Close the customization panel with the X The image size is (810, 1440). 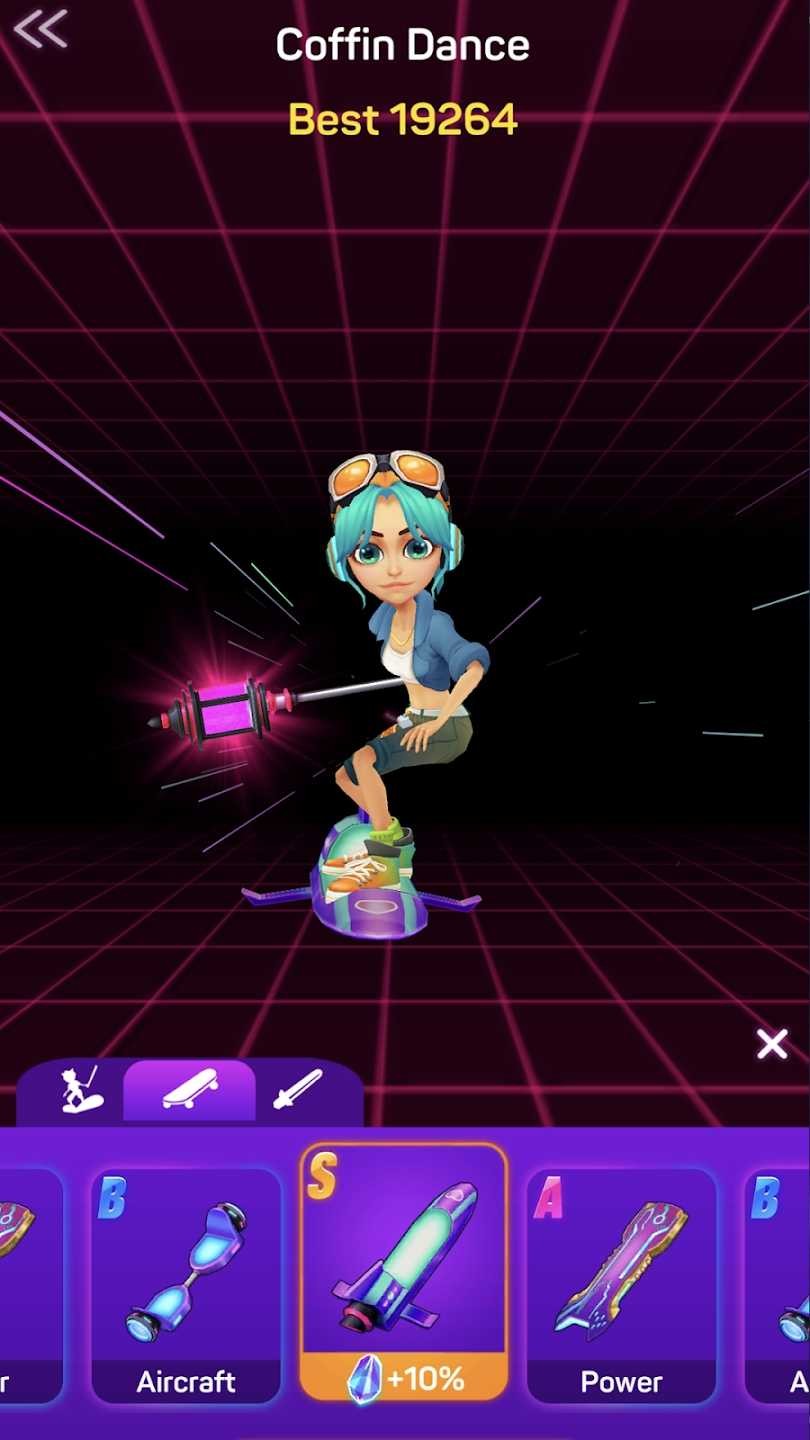(772, 1045)
